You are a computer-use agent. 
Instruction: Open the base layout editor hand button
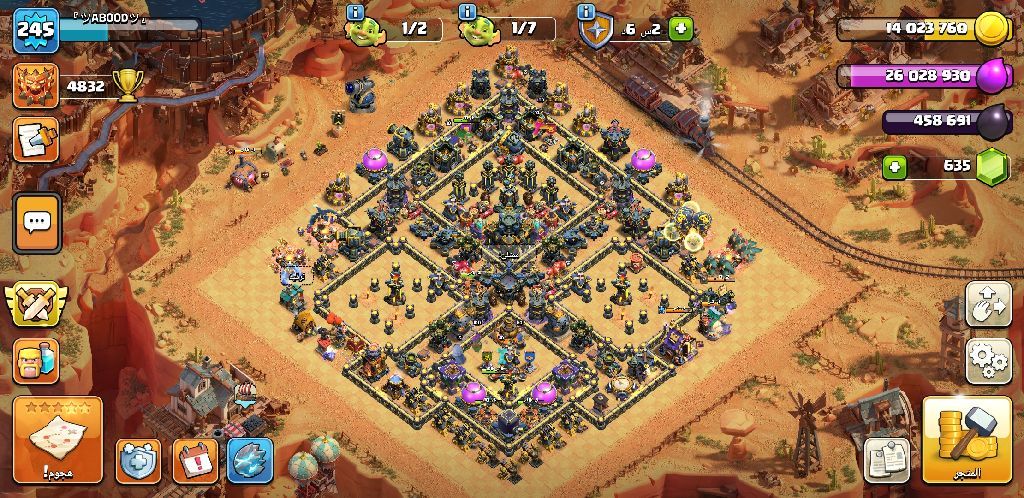coord(988,304)
